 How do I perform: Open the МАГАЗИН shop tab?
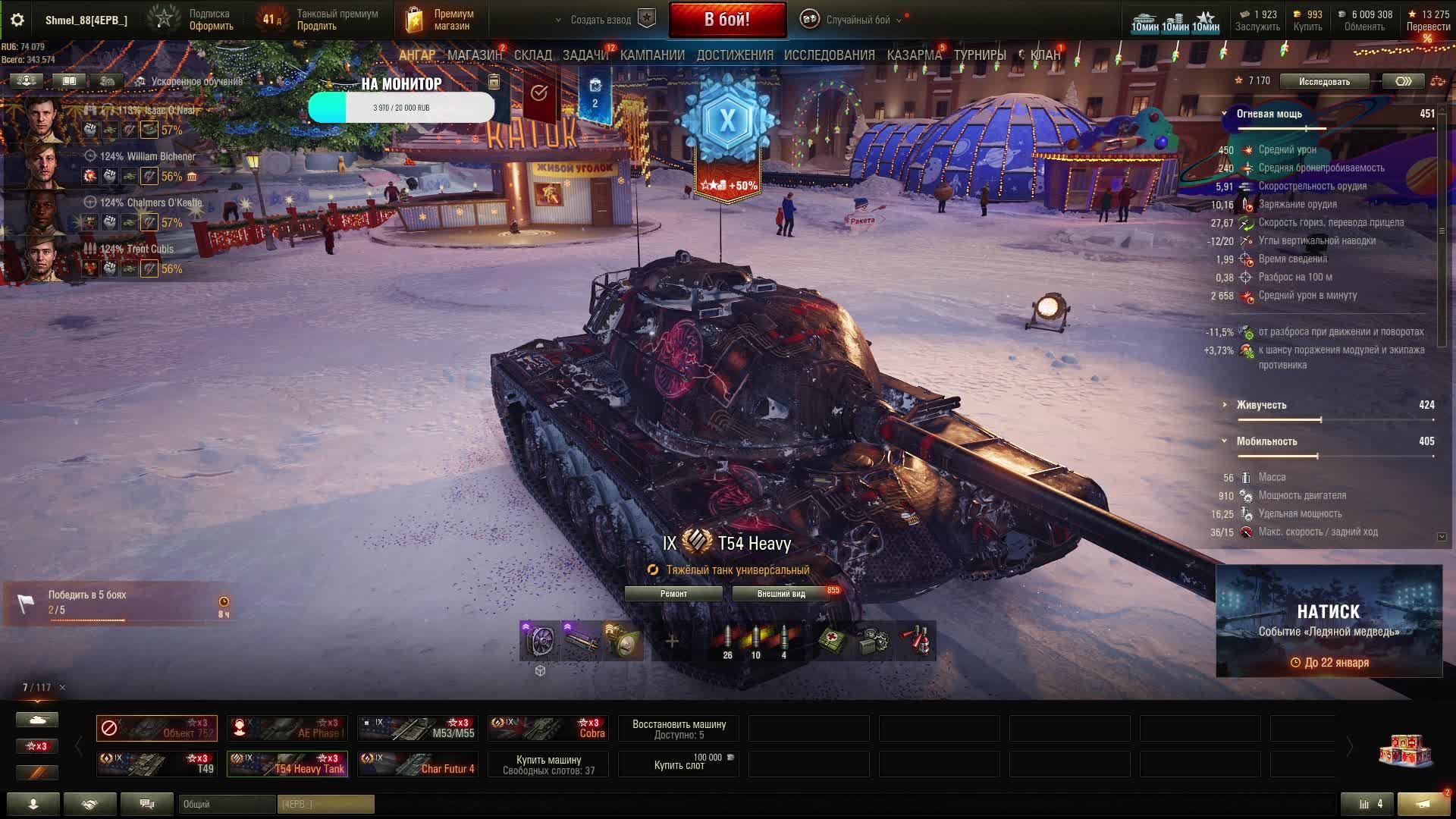pyautogui.click(x=474, y=55)
